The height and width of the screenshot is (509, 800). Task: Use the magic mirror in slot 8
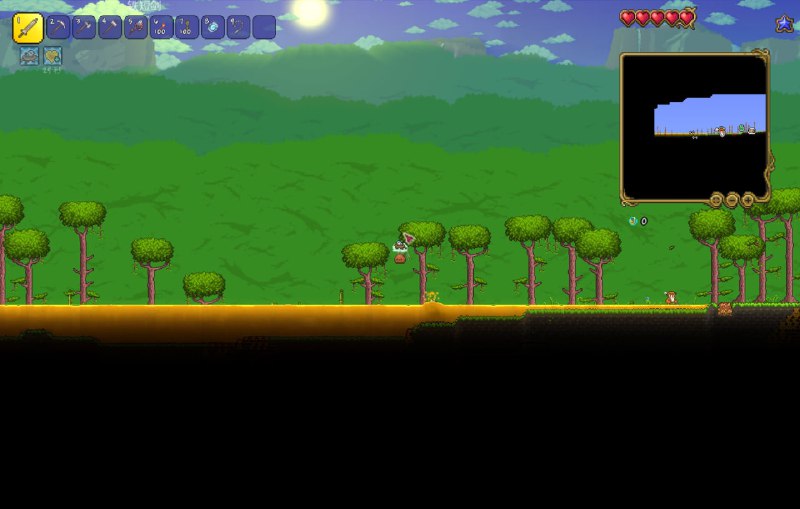click(213, 27)
